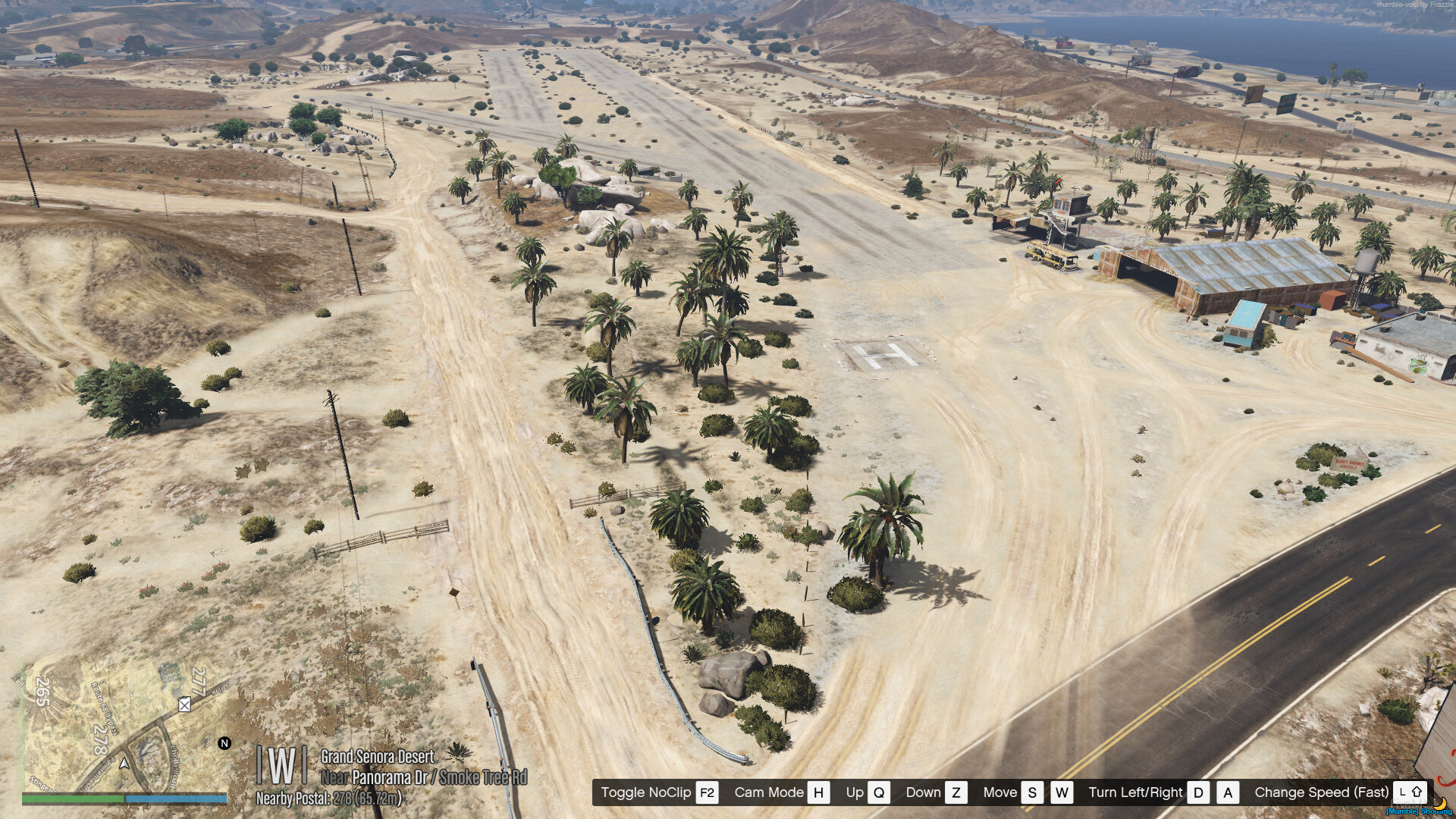Viewport: 1456px width, 819px height.
Task: Click the Toggle NoClip F2 keybind icon
Action: click(708, 792)
